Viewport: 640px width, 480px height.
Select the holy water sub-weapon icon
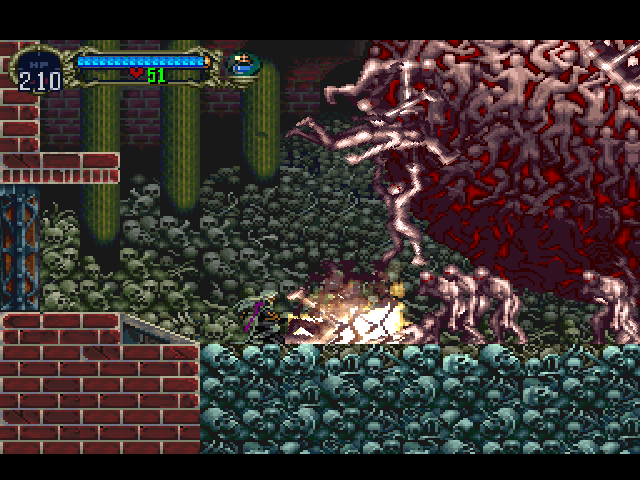coord(241,65)
